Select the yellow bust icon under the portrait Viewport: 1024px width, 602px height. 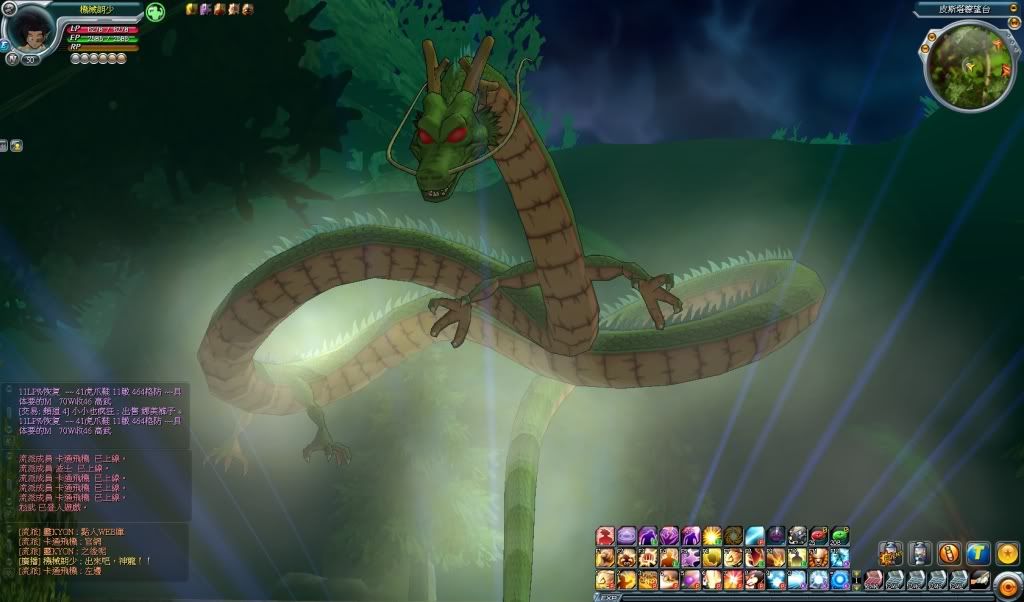pos(17,145)
